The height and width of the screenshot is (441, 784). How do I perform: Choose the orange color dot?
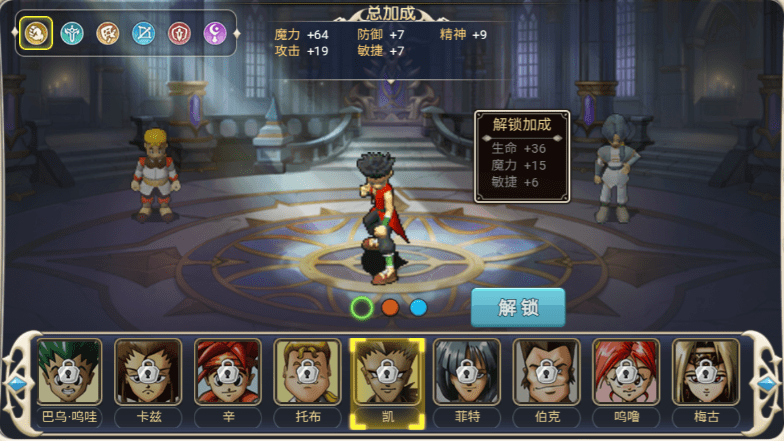point(390,308)
